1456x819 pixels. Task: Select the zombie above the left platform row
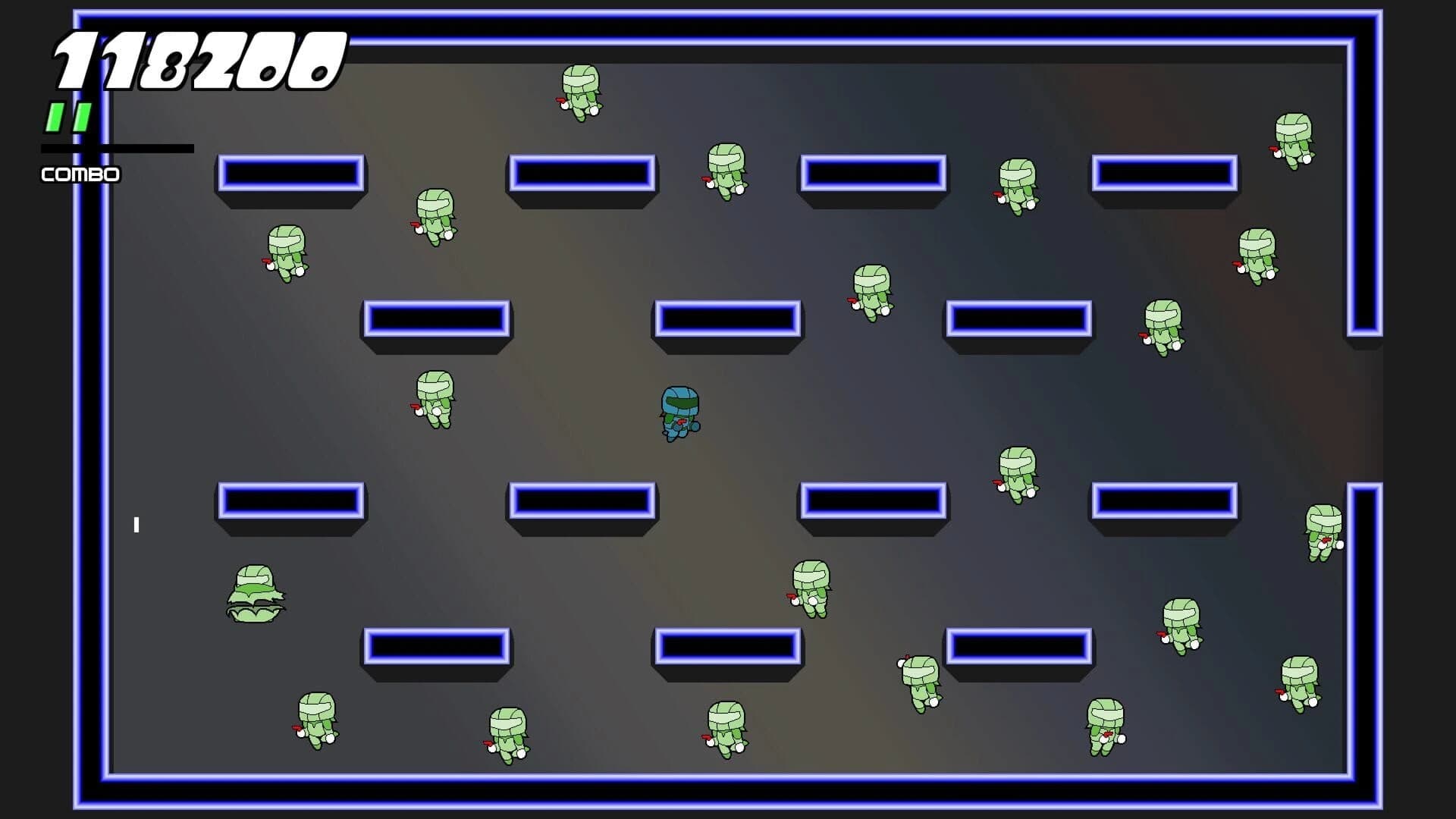pos(287,254)
